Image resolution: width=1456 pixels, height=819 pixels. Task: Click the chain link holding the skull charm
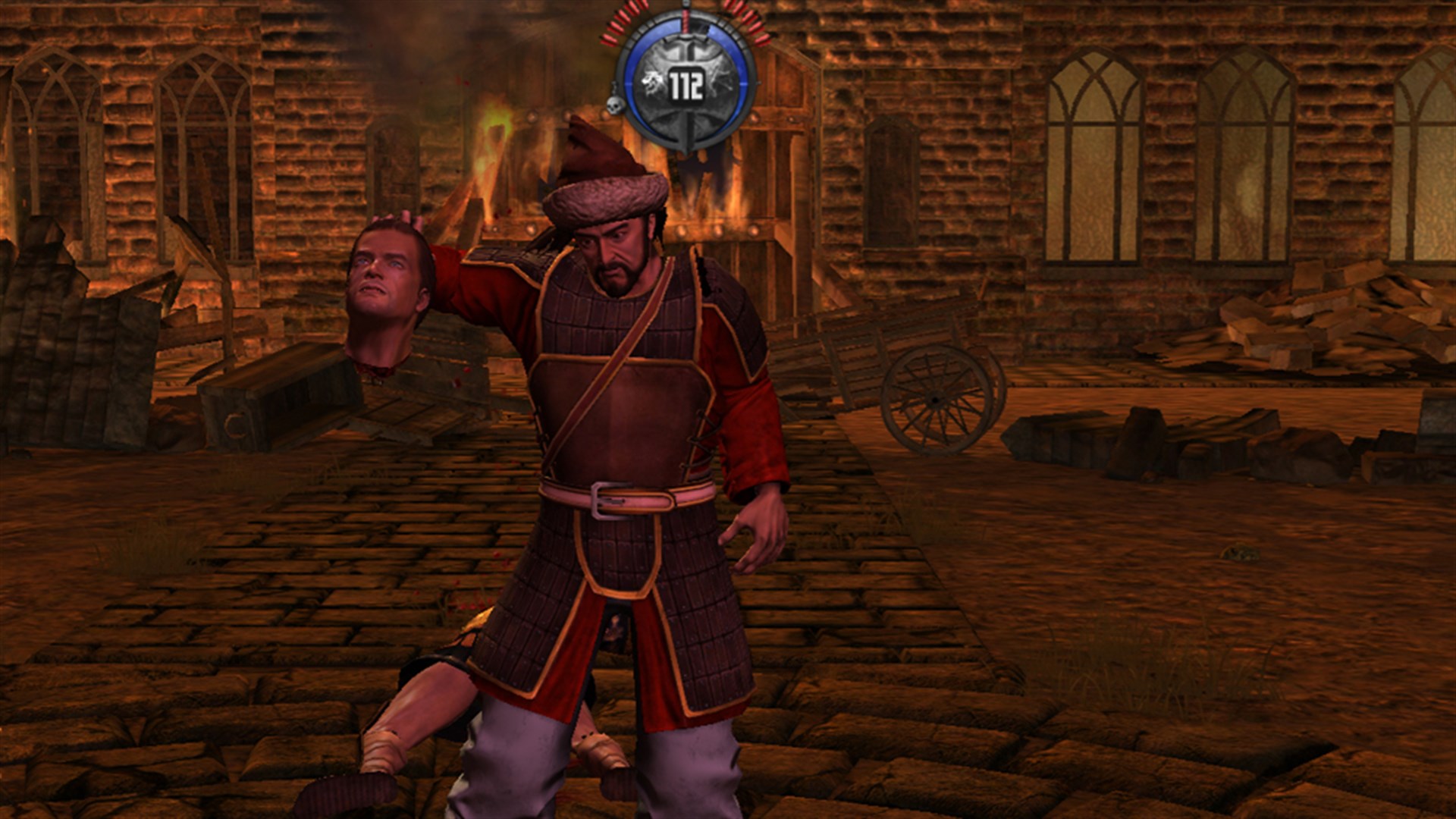[x=613, y=89]
